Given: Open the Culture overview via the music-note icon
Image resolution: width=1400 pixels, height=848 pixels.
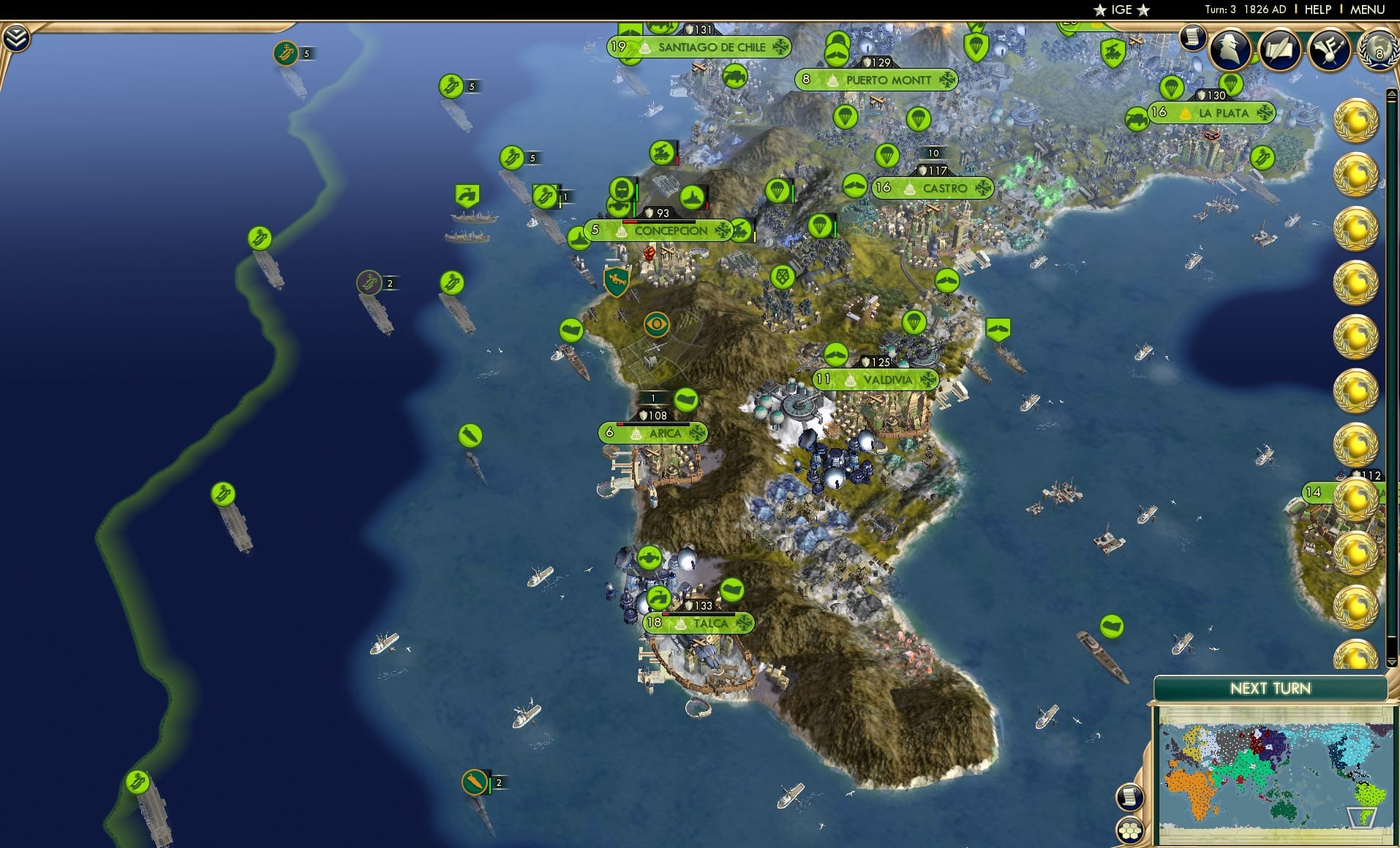Looking at the screenshot, I should point(1332,48).
